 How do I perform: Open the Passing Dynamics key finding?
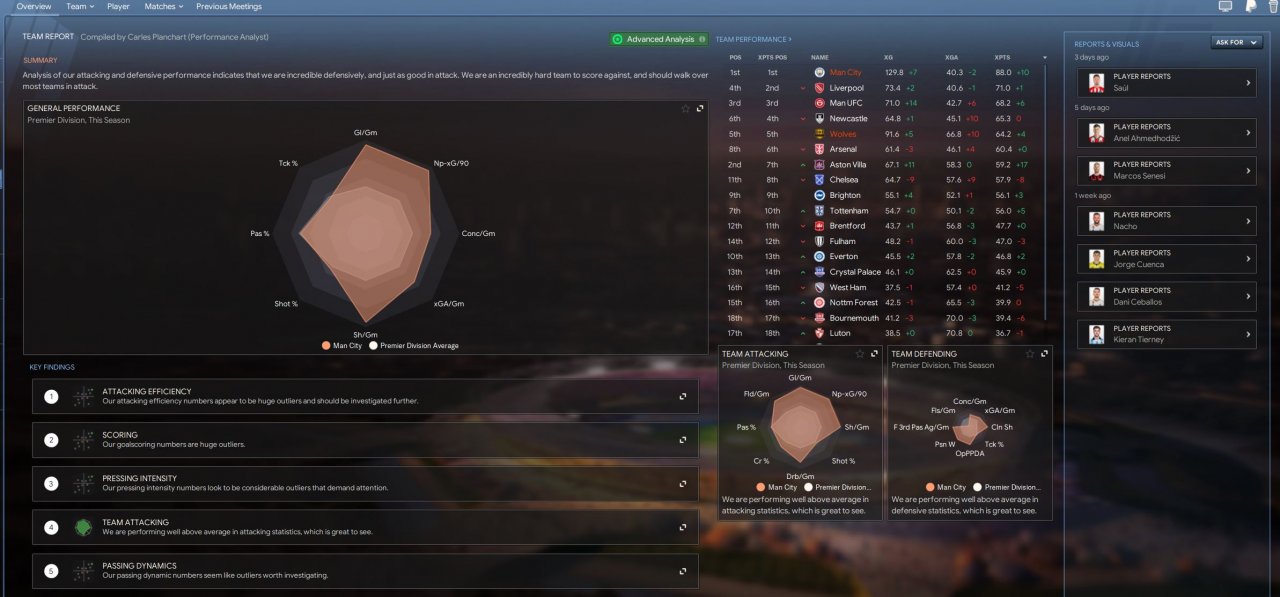[683, 571]
